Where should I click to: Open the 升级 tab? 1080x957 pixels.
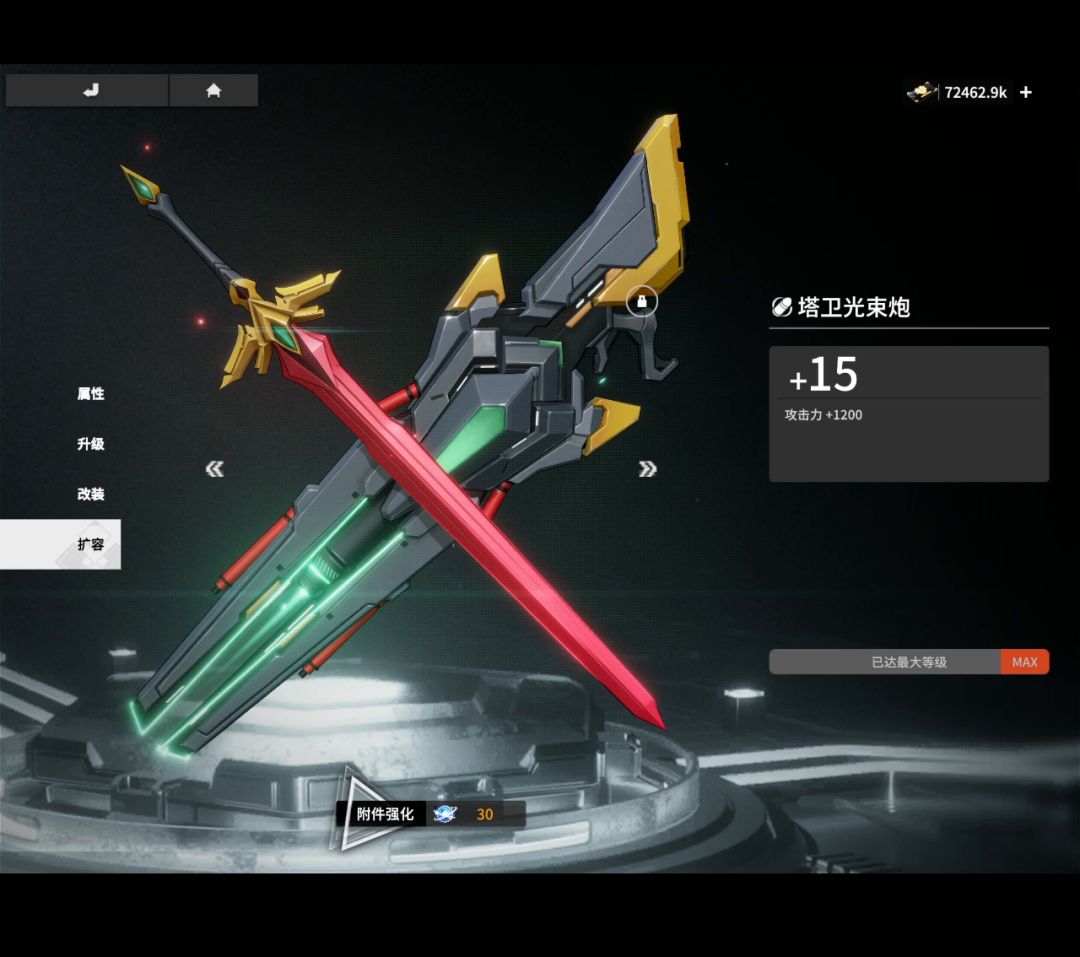click(x=91, y=444)
